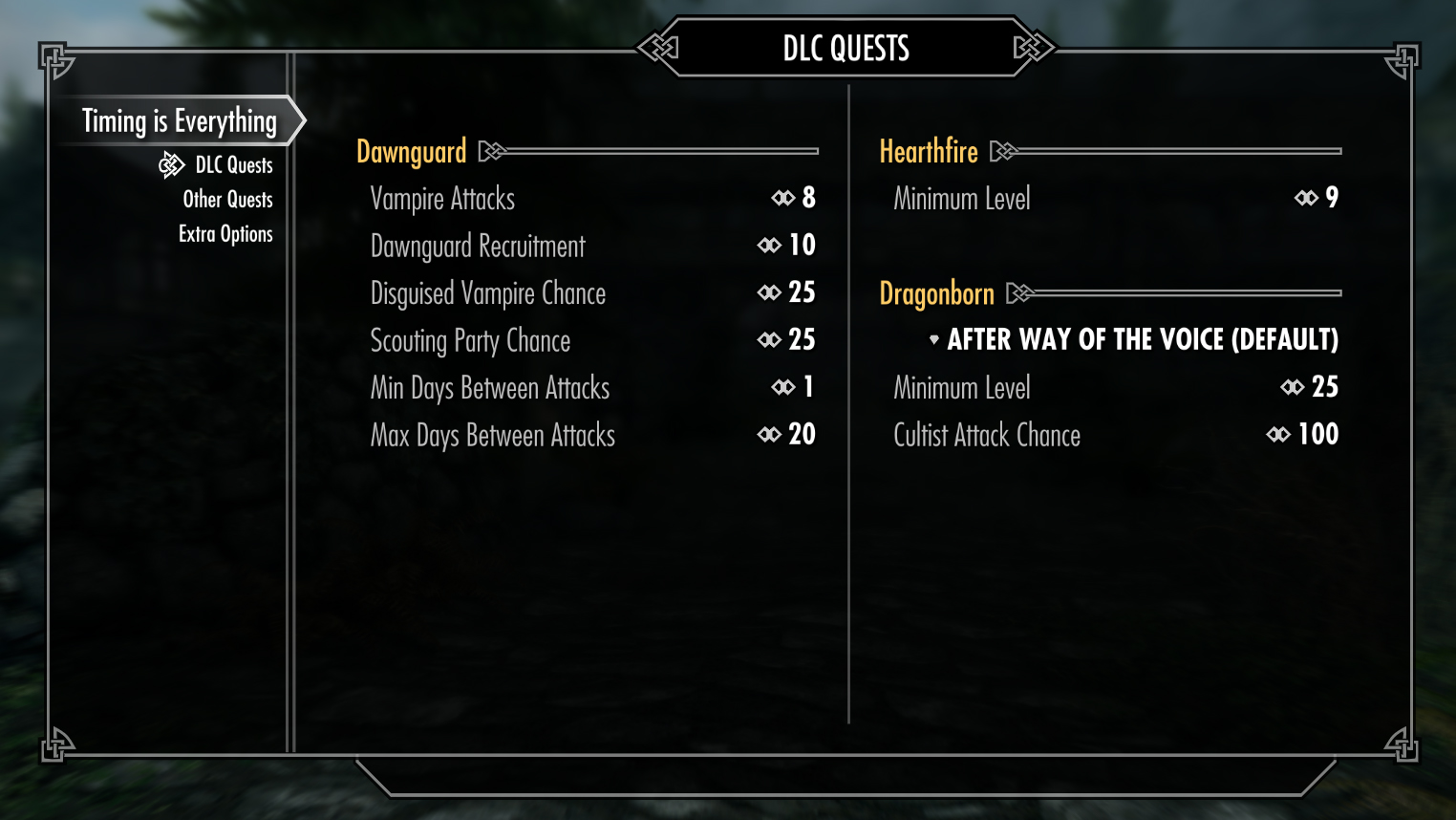Viewport: 1456px width, 820px height.
Task: Change the Dawnguard Recruitment level setting
Action: (592, 246)
